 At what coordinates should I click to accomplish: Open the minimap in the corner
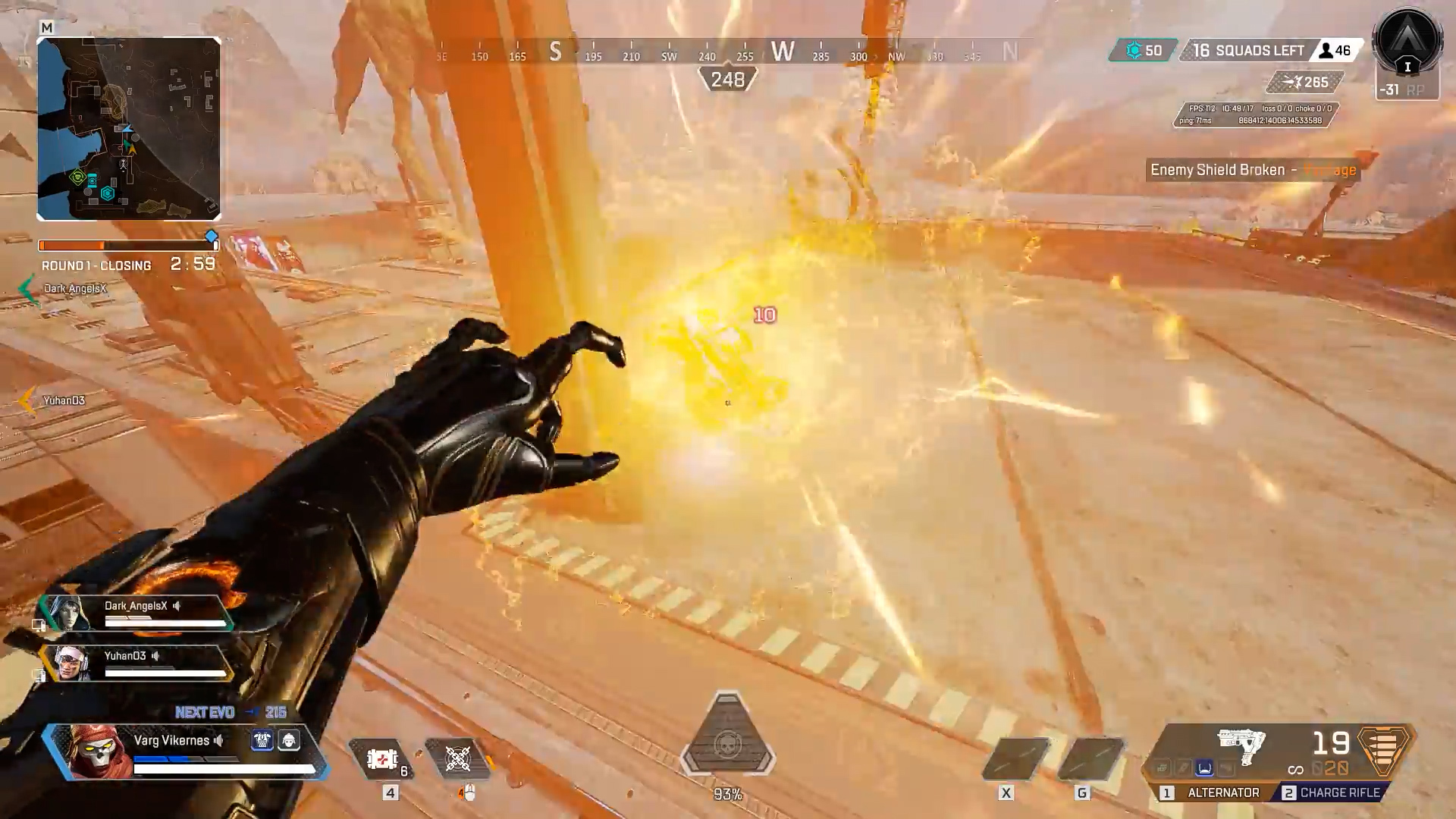(129, 129)
